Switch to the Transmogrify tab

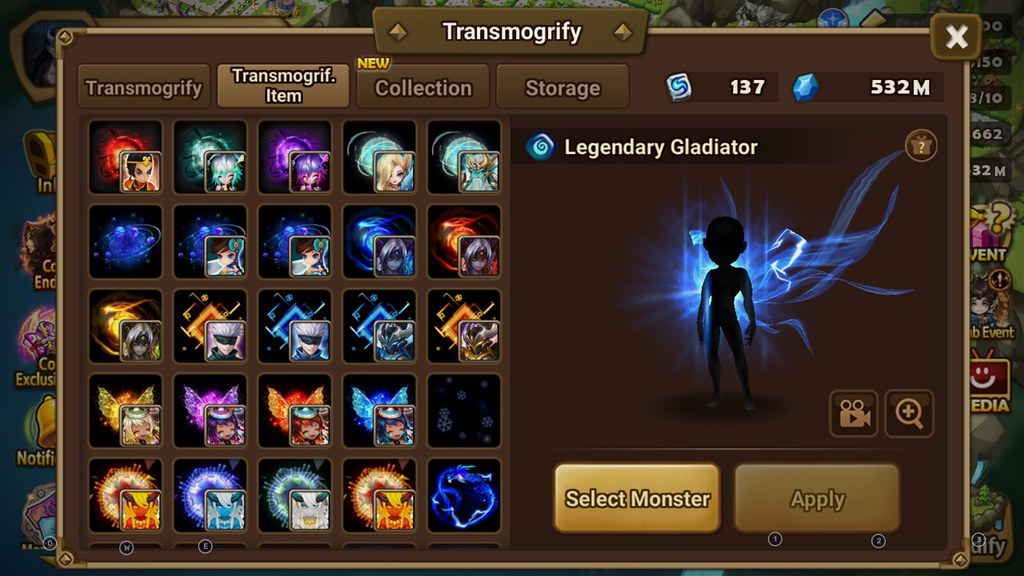[x=144, y=88]
